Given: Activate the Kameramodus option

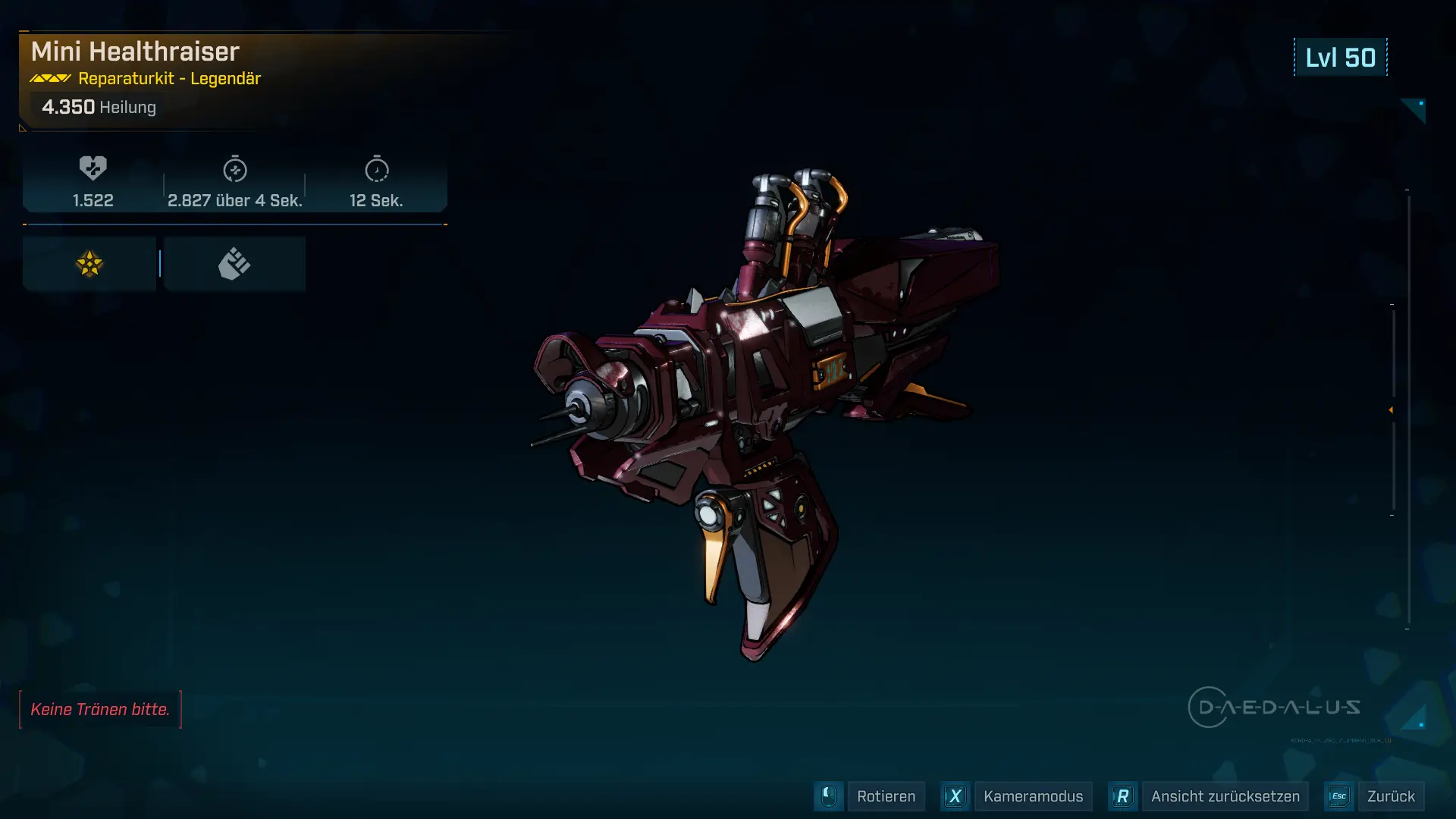Looking at the screenshot, I should [1032, 796].
